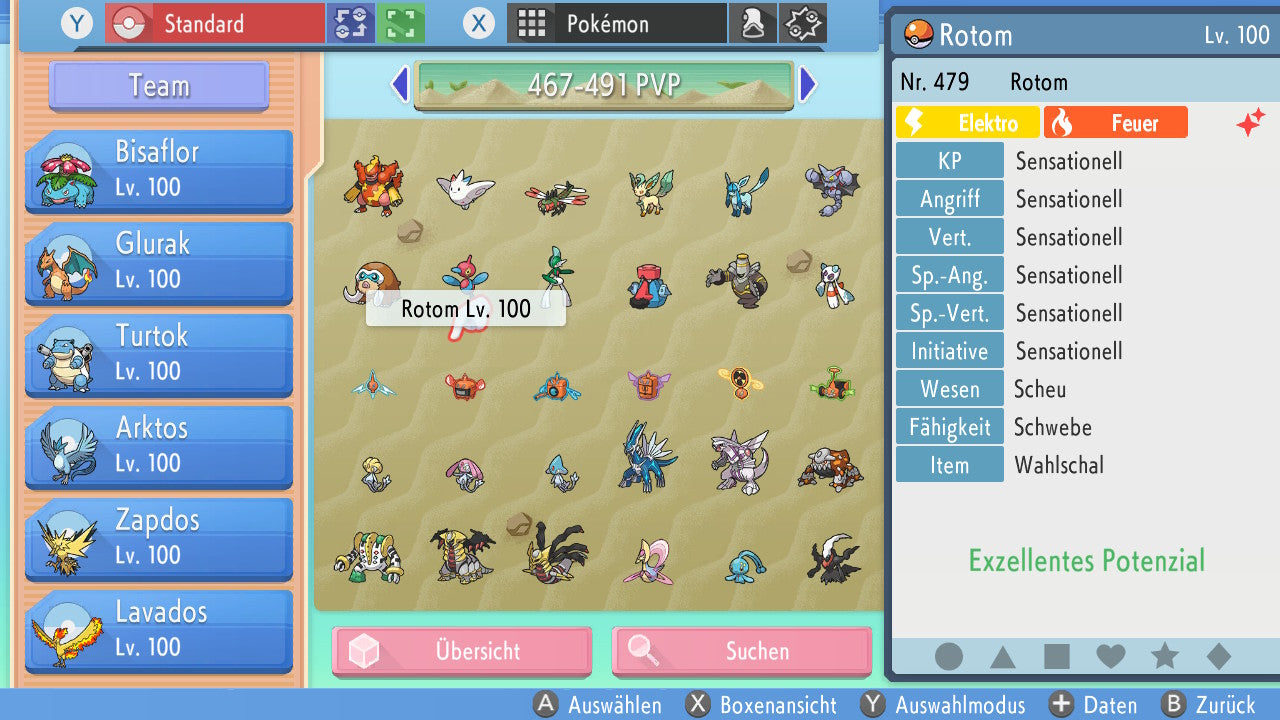The width and height of the screenshot is (1280, 720).
Task: Click the yellow Elektro type badge
Action: tap(967, 122)
